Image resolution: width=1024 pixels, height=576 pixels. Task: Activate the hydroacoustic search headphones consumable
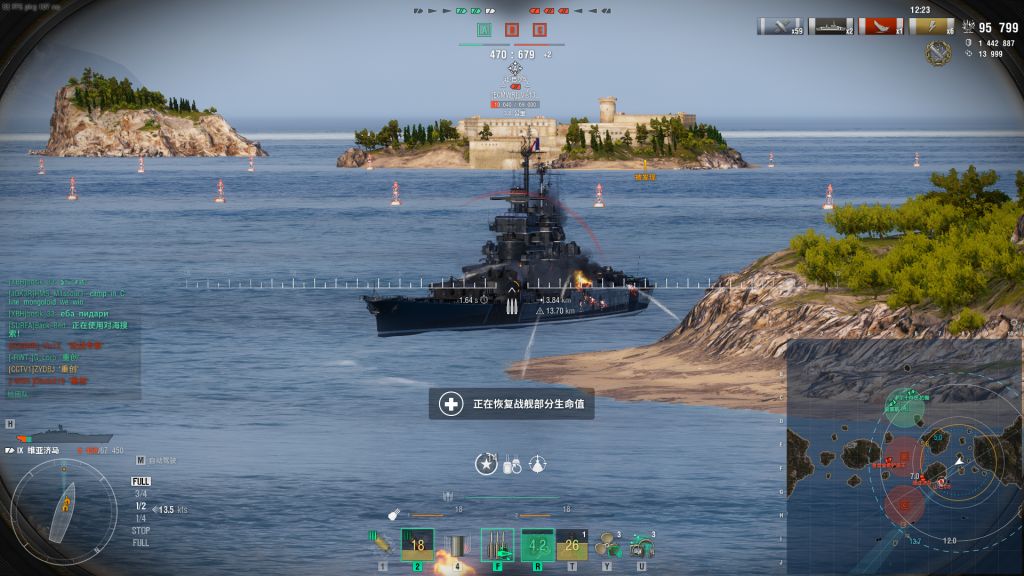tap(642, 546)
